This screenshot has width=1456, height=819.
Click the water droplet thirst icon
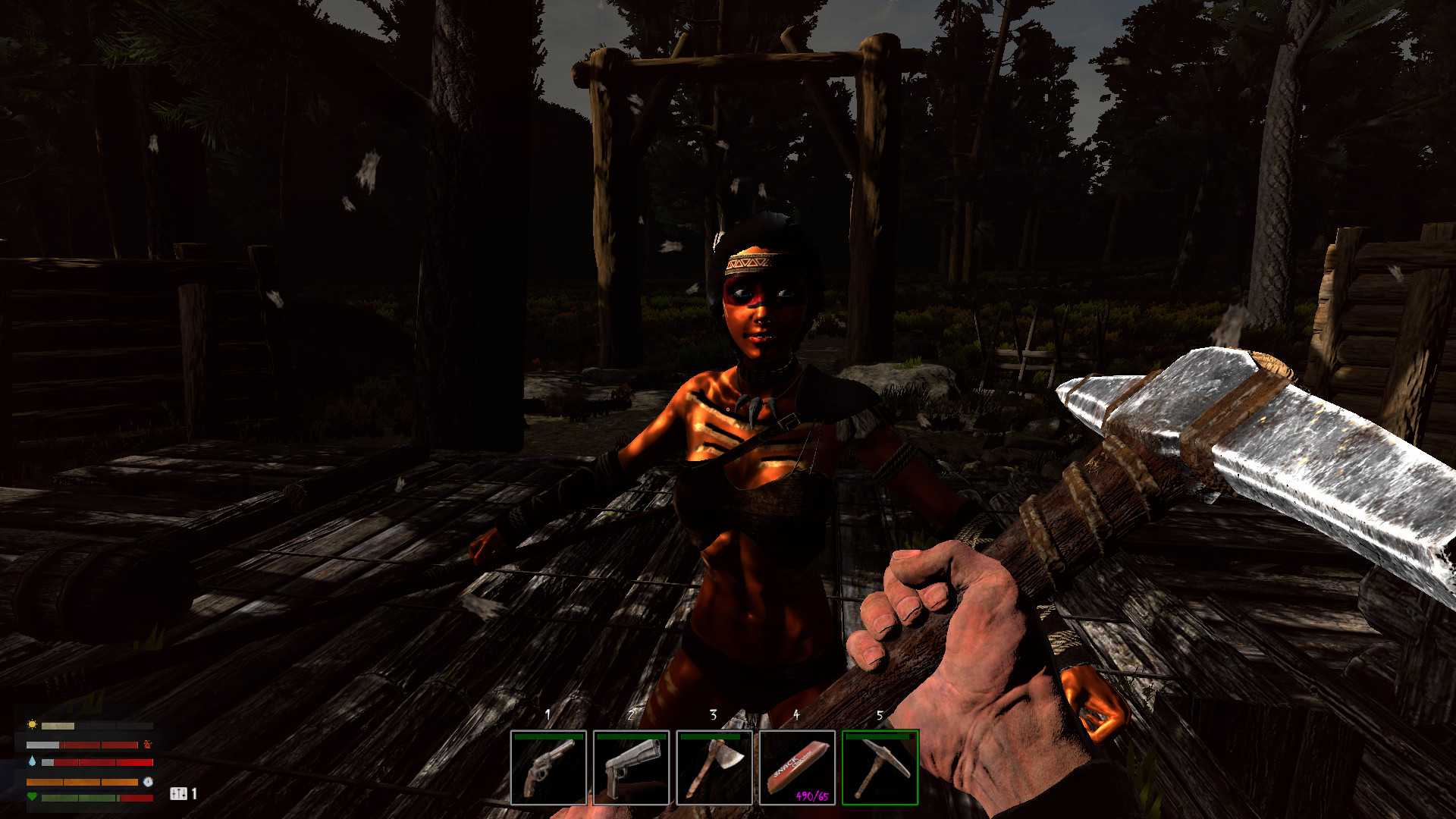[x=32, y=761]
